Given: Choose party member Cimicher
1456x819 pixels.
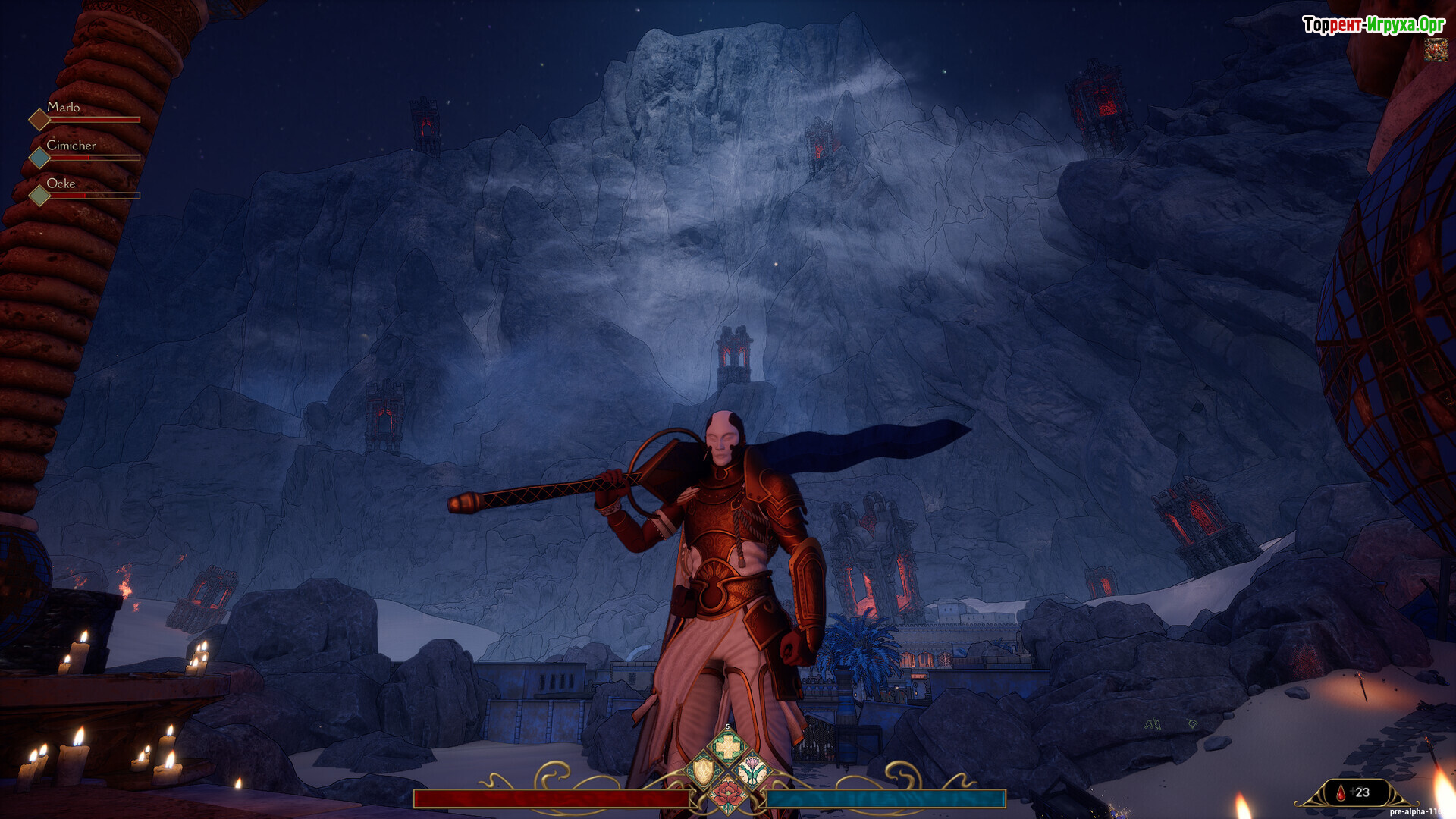Looking at the screenshot, I should [x=71, y=146].
